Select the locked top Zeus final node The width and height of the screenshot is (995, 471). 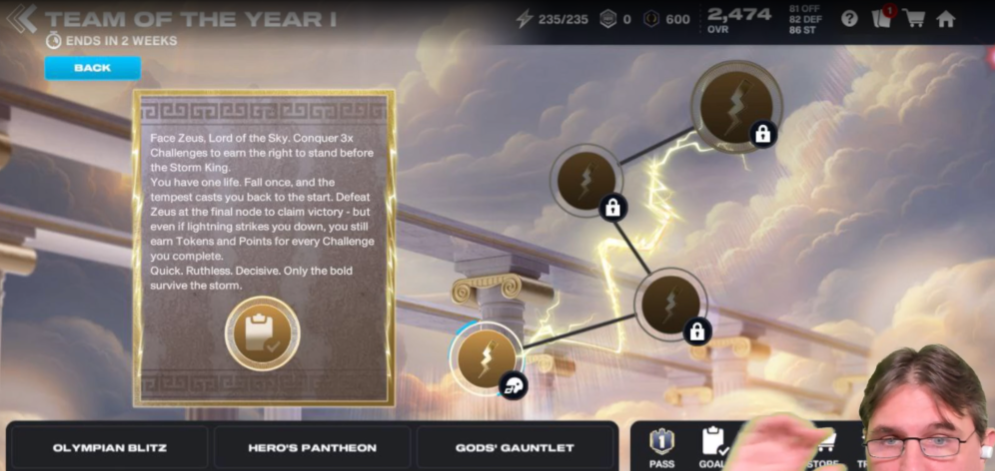[x=735, y=105]
